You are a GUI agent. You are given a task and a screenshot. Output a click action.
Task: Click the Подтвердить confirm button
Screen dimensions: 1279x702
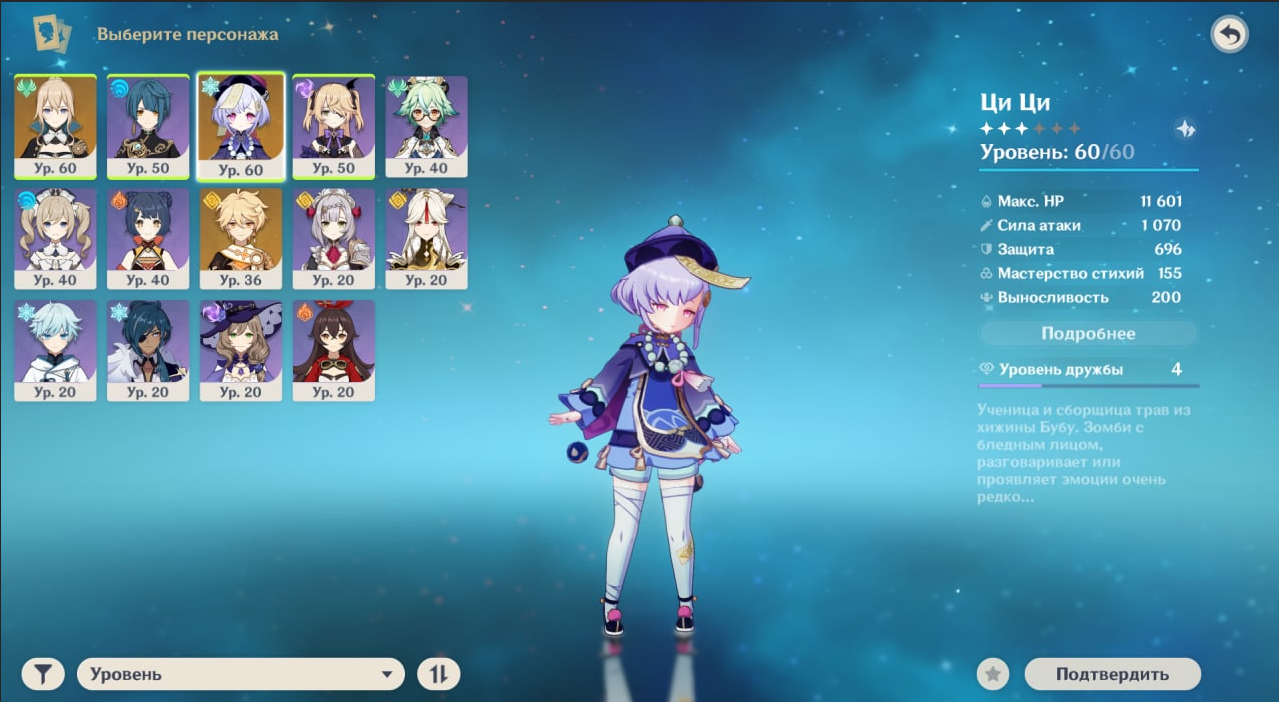tap(1112, 674)
